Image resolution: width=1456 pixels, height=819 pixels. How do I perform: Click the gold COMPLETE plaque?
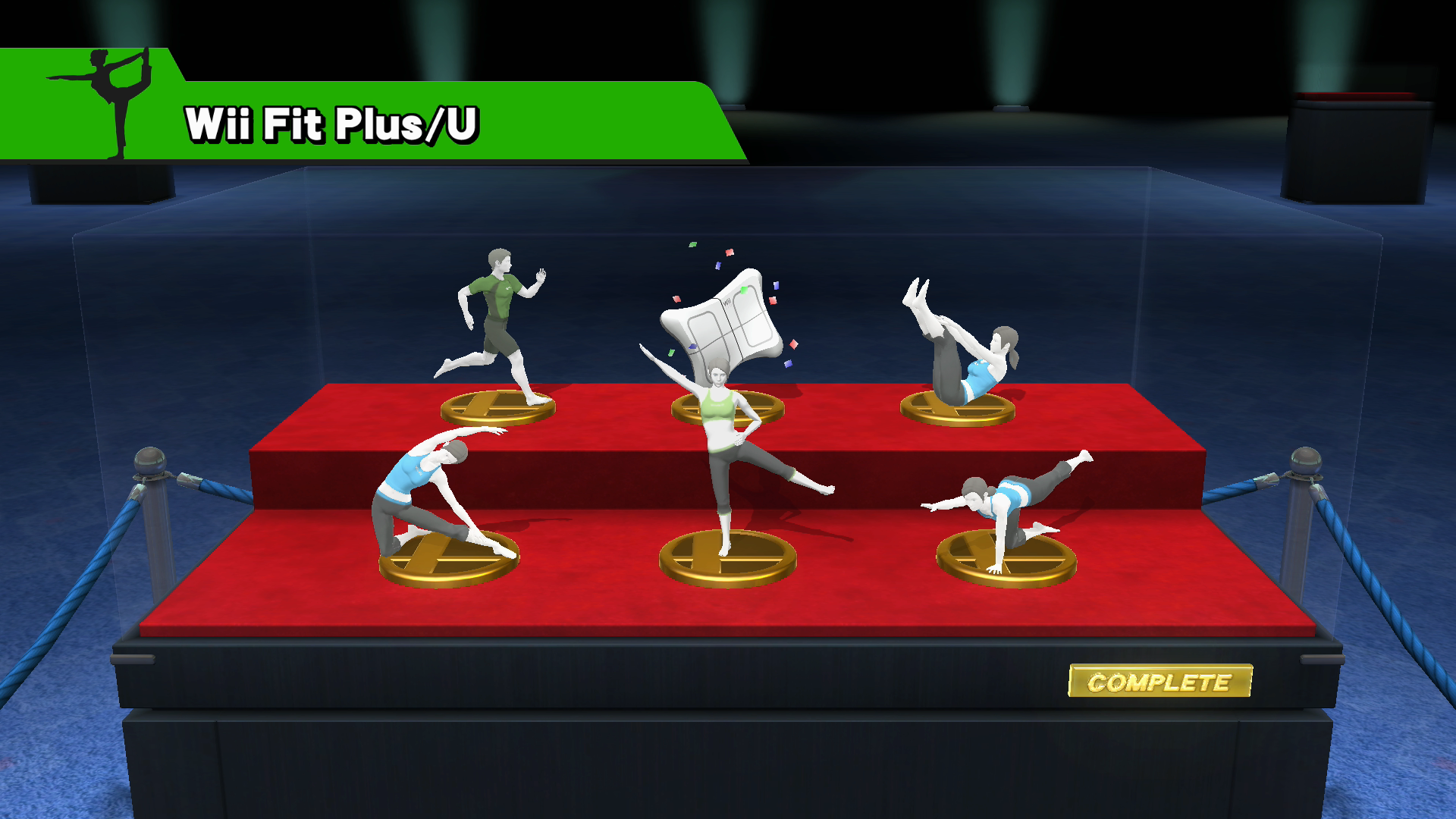(1159, 681)
